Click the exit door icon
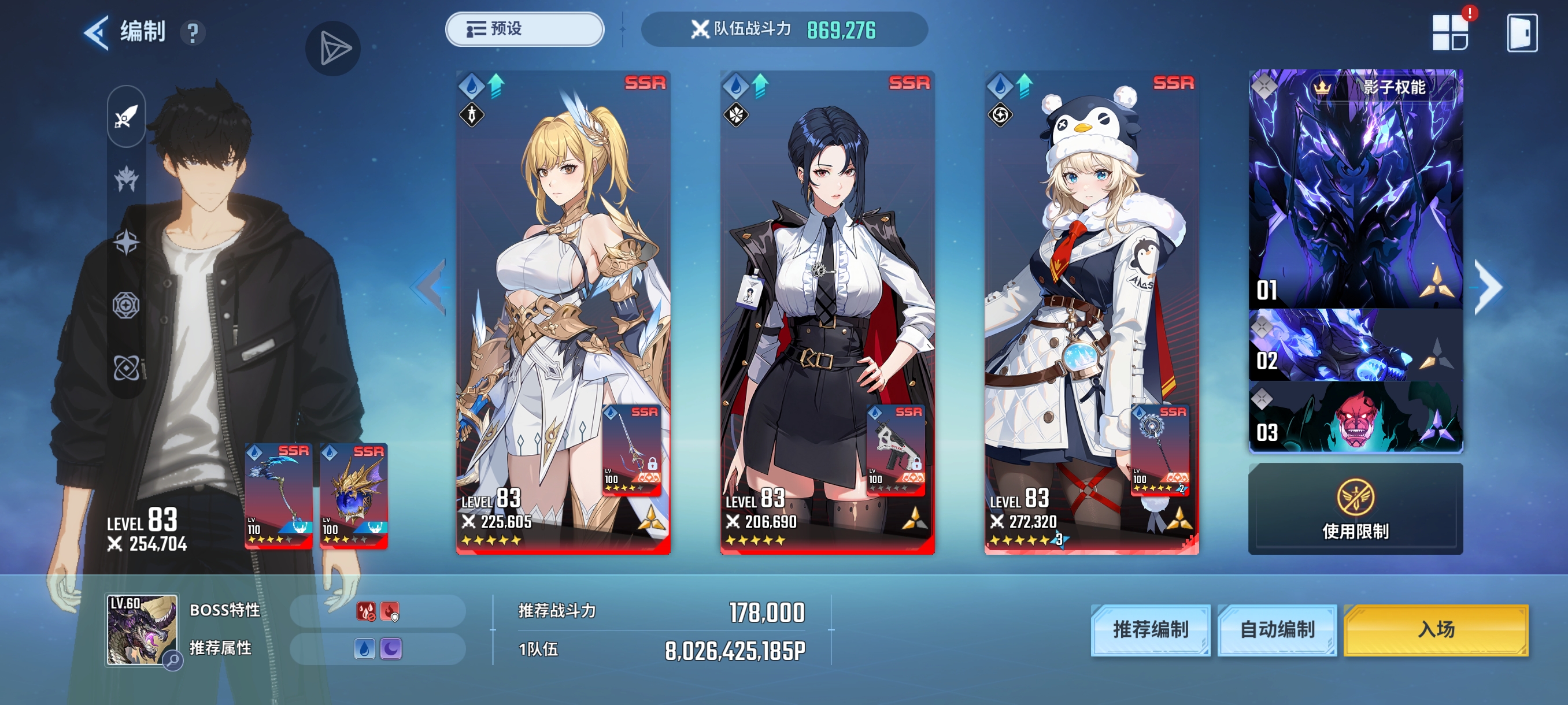 (x=1522, y=33)
